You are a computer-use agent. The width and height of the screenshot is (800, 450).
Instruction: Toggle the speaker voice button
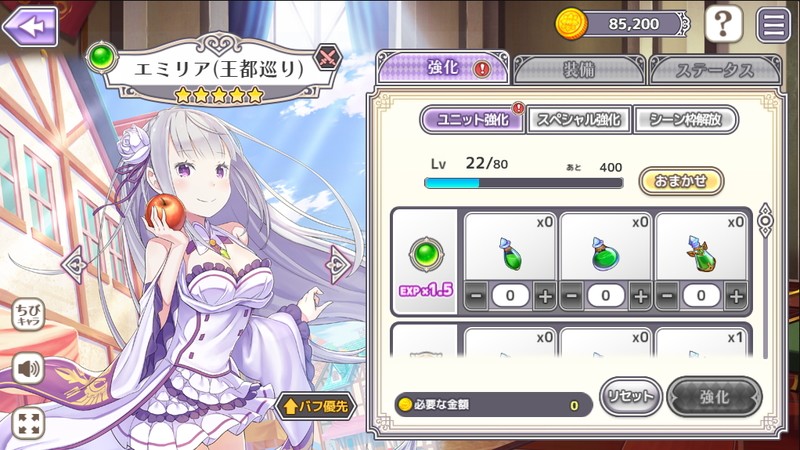(28, 369)
